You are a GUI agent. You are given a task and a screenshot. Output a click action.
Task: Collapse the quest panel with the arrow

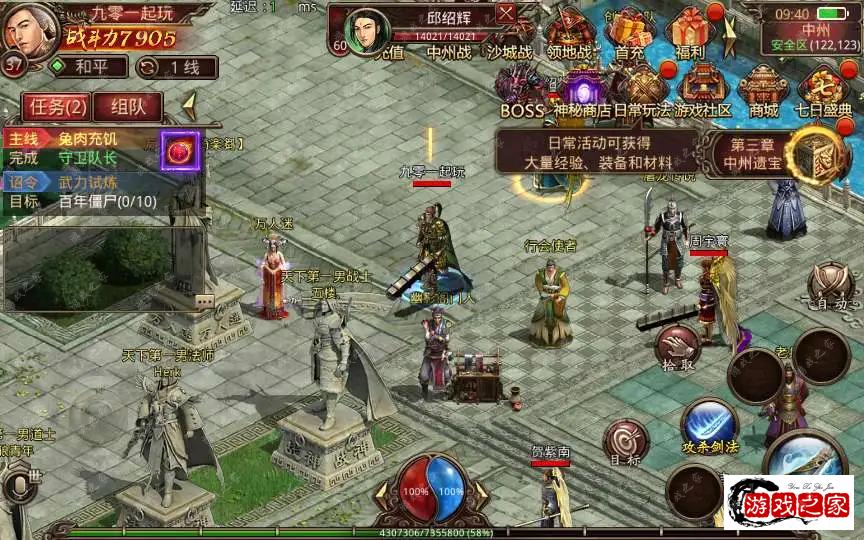click(187, 106)
